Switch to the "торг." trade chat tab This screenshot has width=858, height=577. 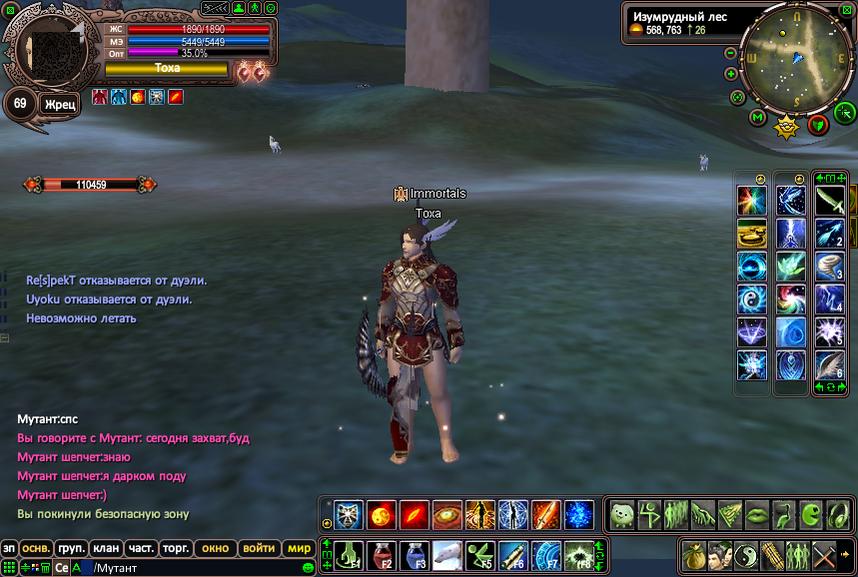tap(176, 548)
